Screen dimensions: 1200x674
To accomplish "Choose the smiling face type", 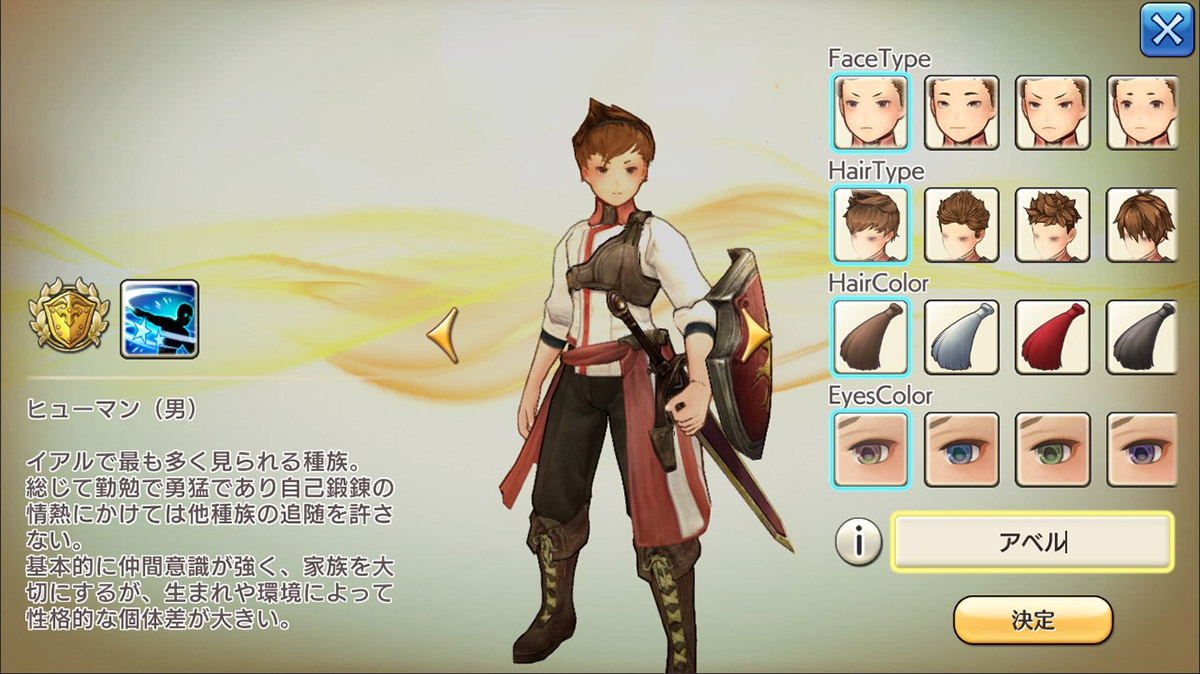I will tap(961, 112).
